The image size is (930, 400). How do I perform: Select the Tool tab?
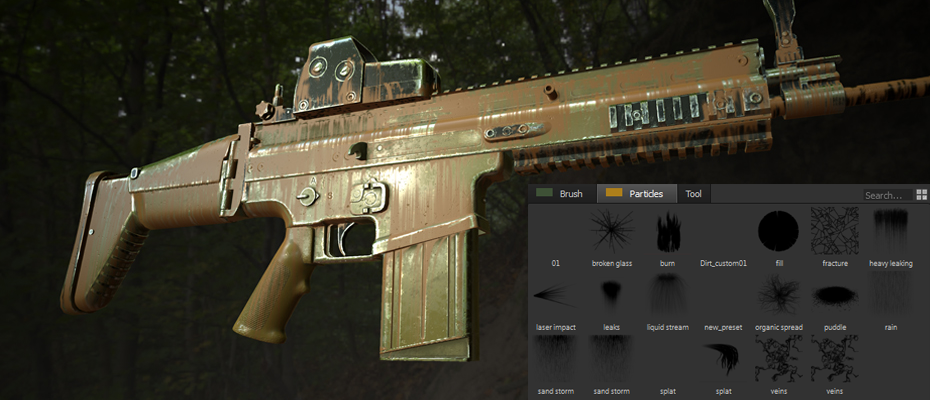point(693,194)
